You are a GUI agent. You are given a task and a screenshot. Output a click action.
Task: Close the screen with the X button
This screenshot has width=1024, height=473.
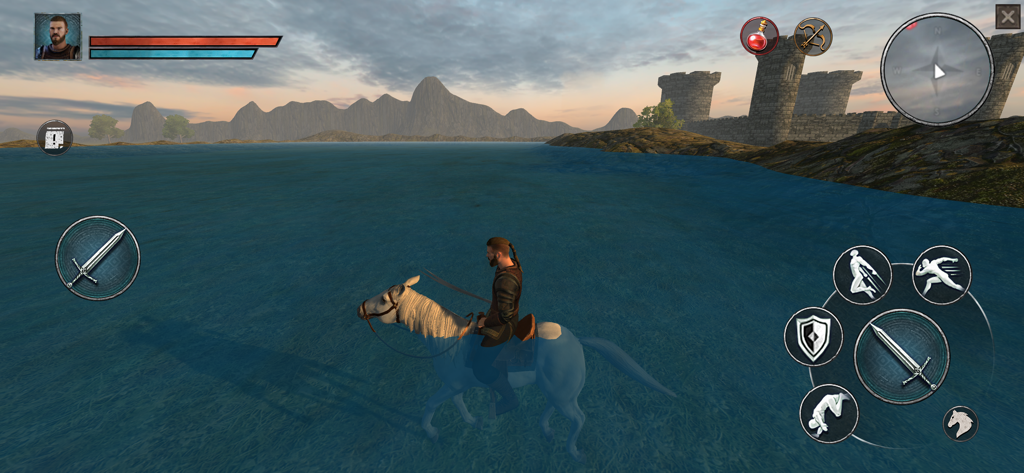tap(1007, 17)
